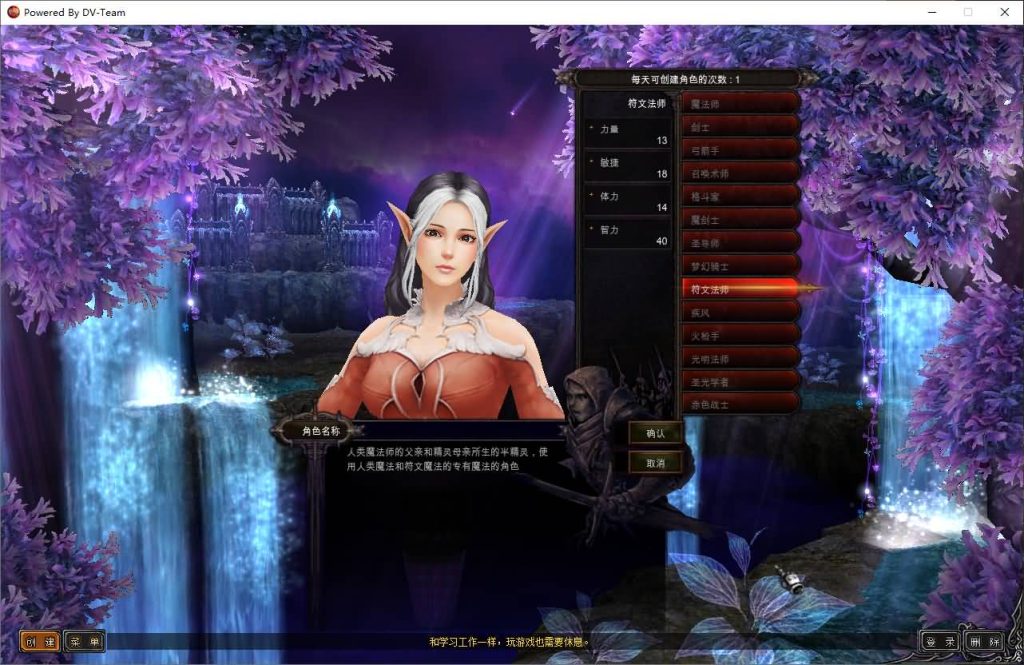The height and width of the screenshot is (665, 1024).
Task: Choose the 格斗家 class
Action: point(740,195)
